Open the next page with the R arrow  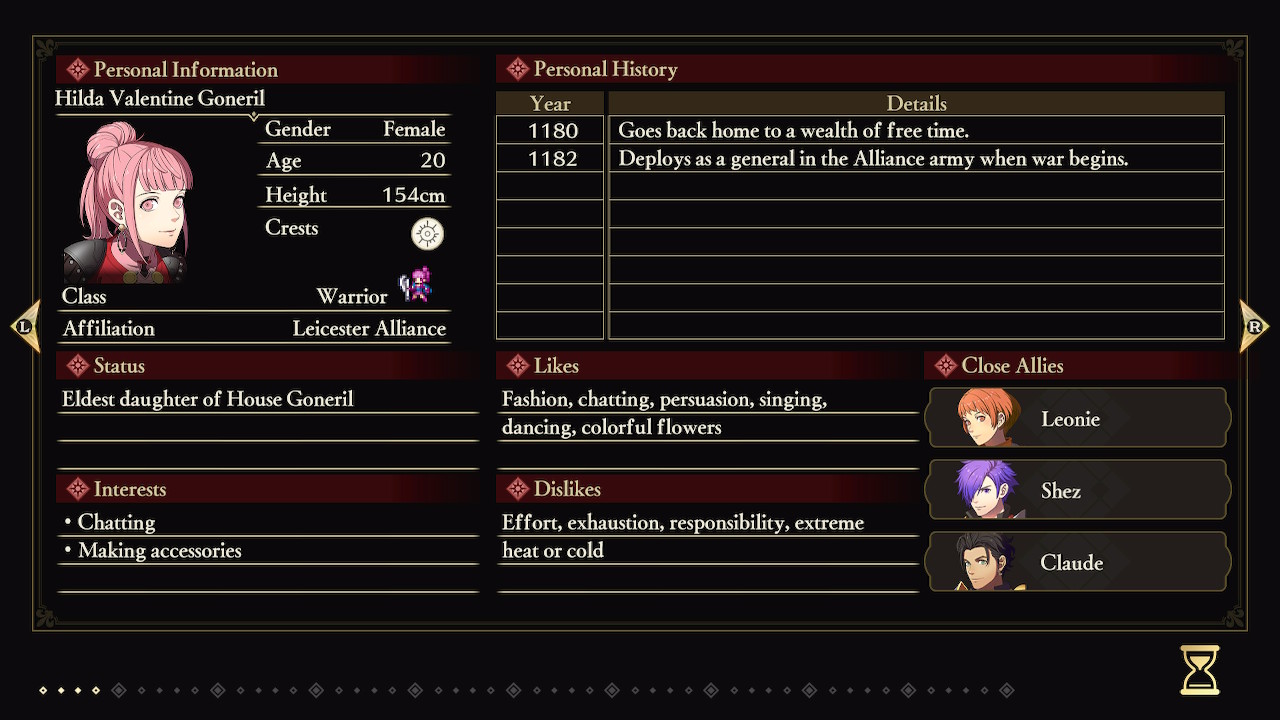[x=1255, y=327]
